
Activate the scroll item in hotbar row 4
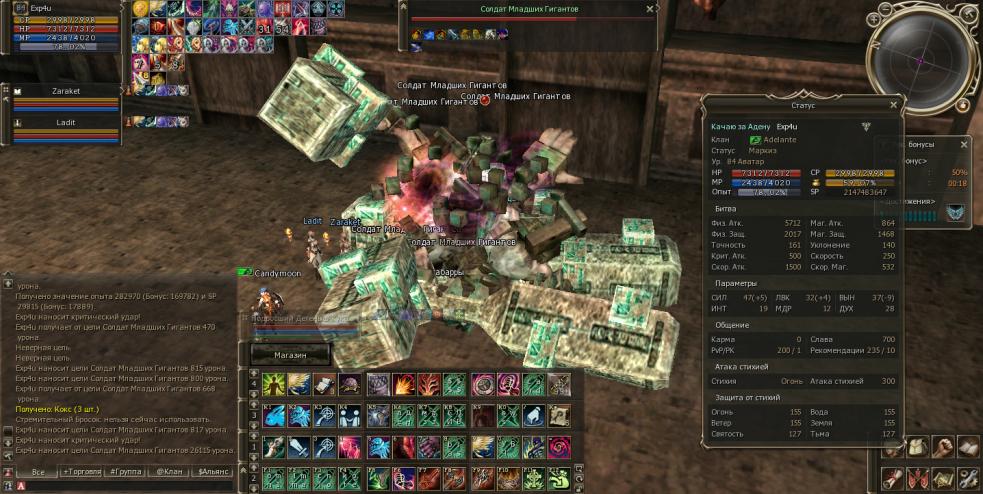coord(325,385)
